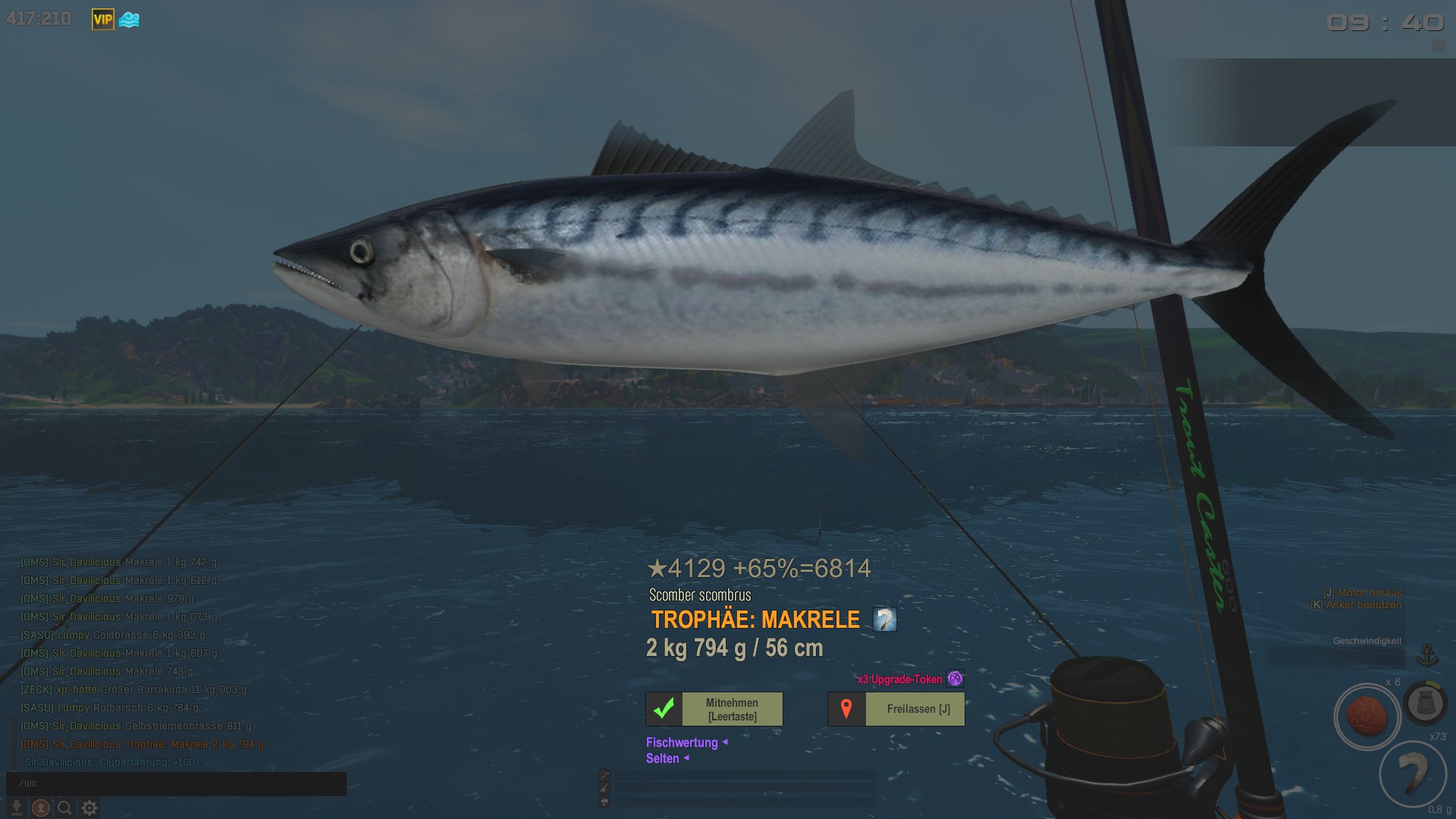Viewport: 1456px width, 819px height.
Task: Release the fish with the Freilassen button
Action: [x=896, y=709]
